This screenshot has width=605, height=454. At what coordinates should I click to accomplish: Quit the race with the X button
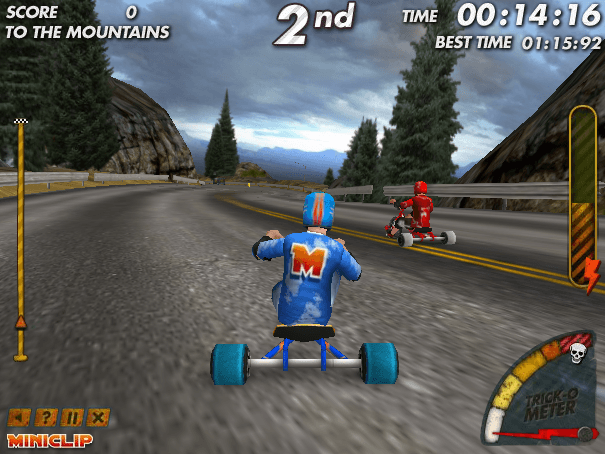coord(98,417)
